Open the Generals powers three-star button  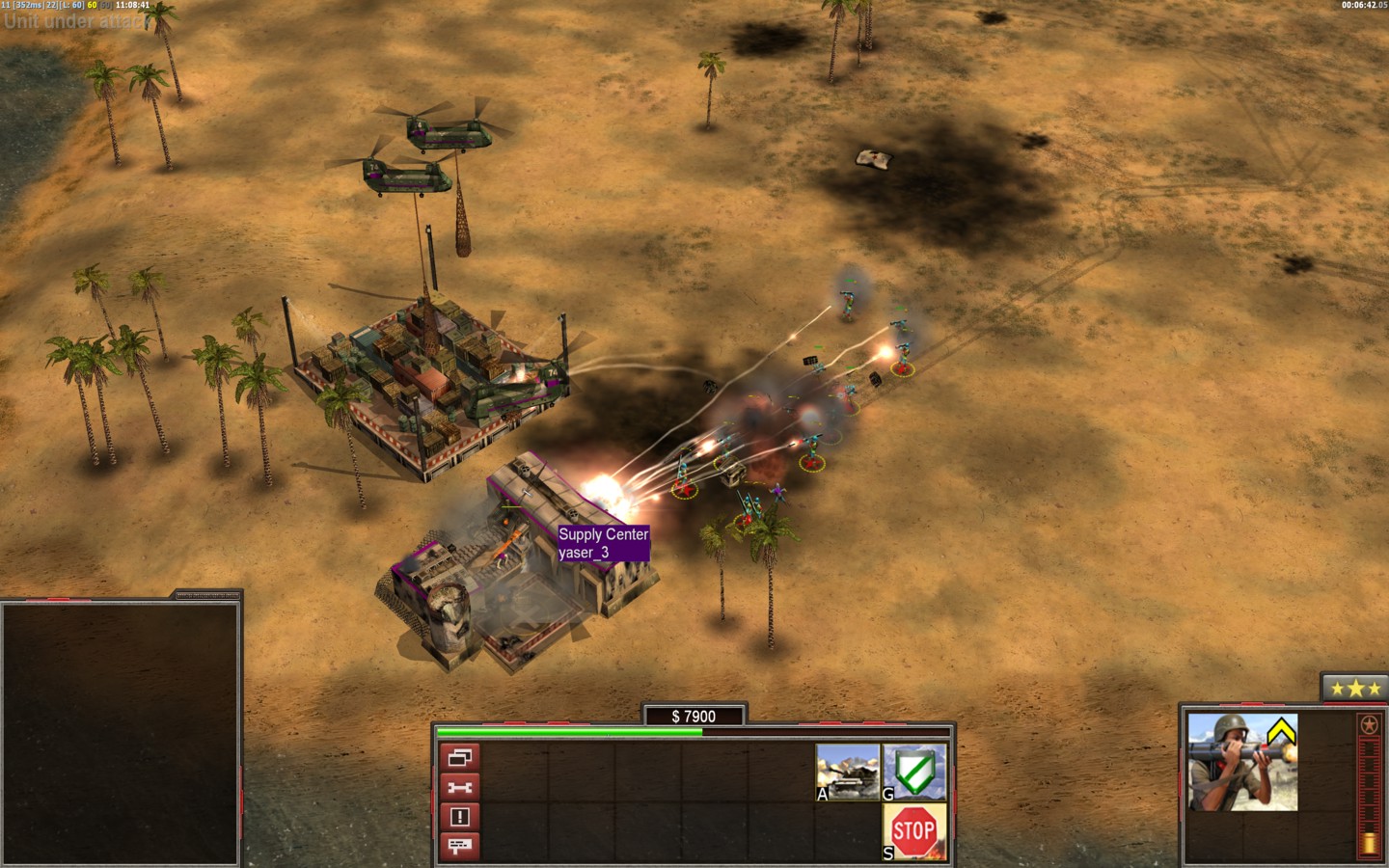coord(1355,689)
